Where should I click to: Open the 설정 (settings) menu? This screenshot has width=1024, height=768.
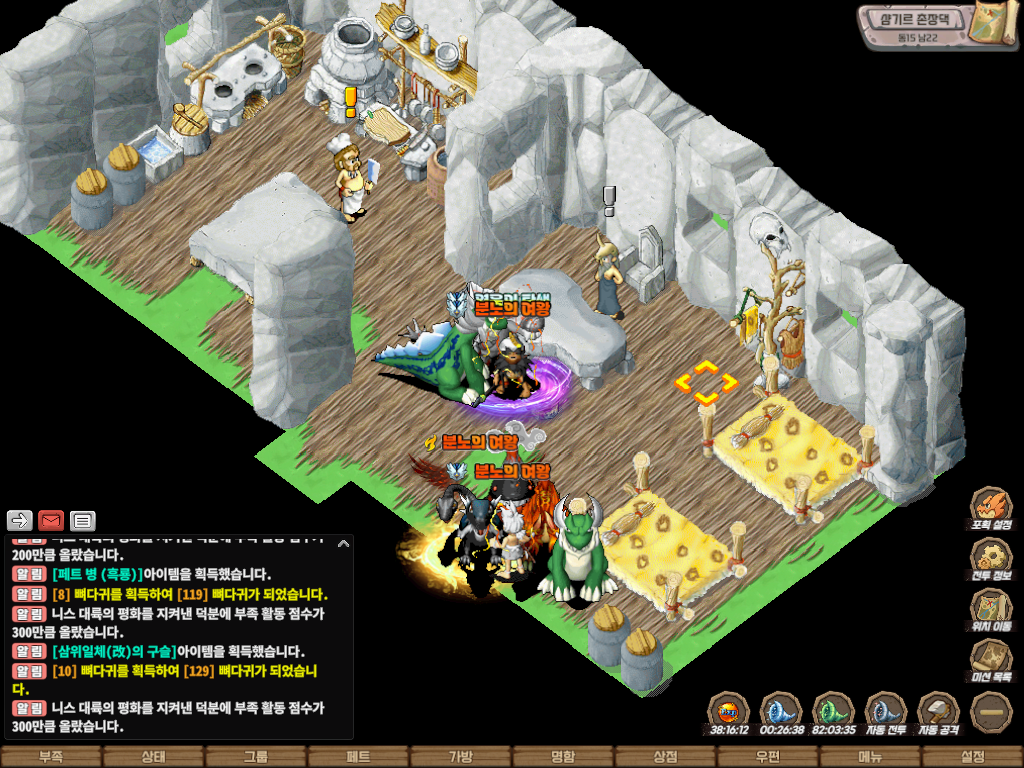click(972, 757)
